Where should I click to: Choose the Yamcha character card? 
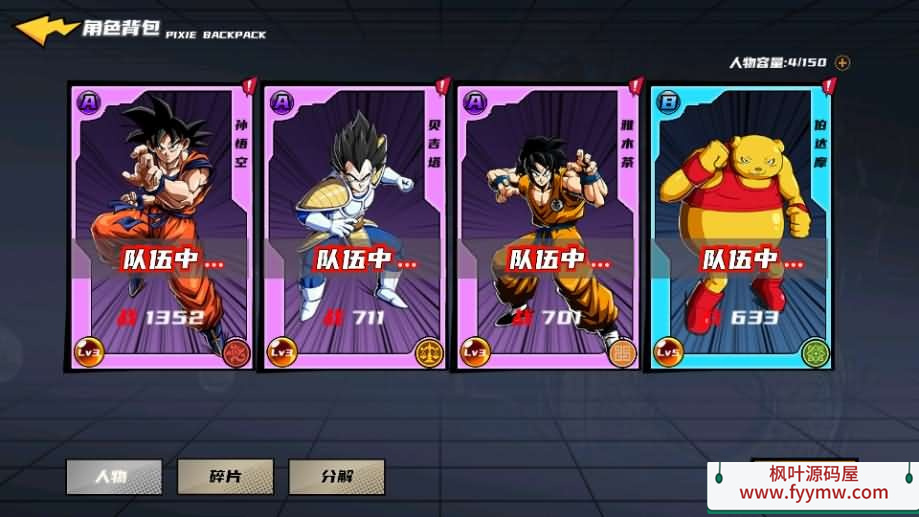point(548,226)
